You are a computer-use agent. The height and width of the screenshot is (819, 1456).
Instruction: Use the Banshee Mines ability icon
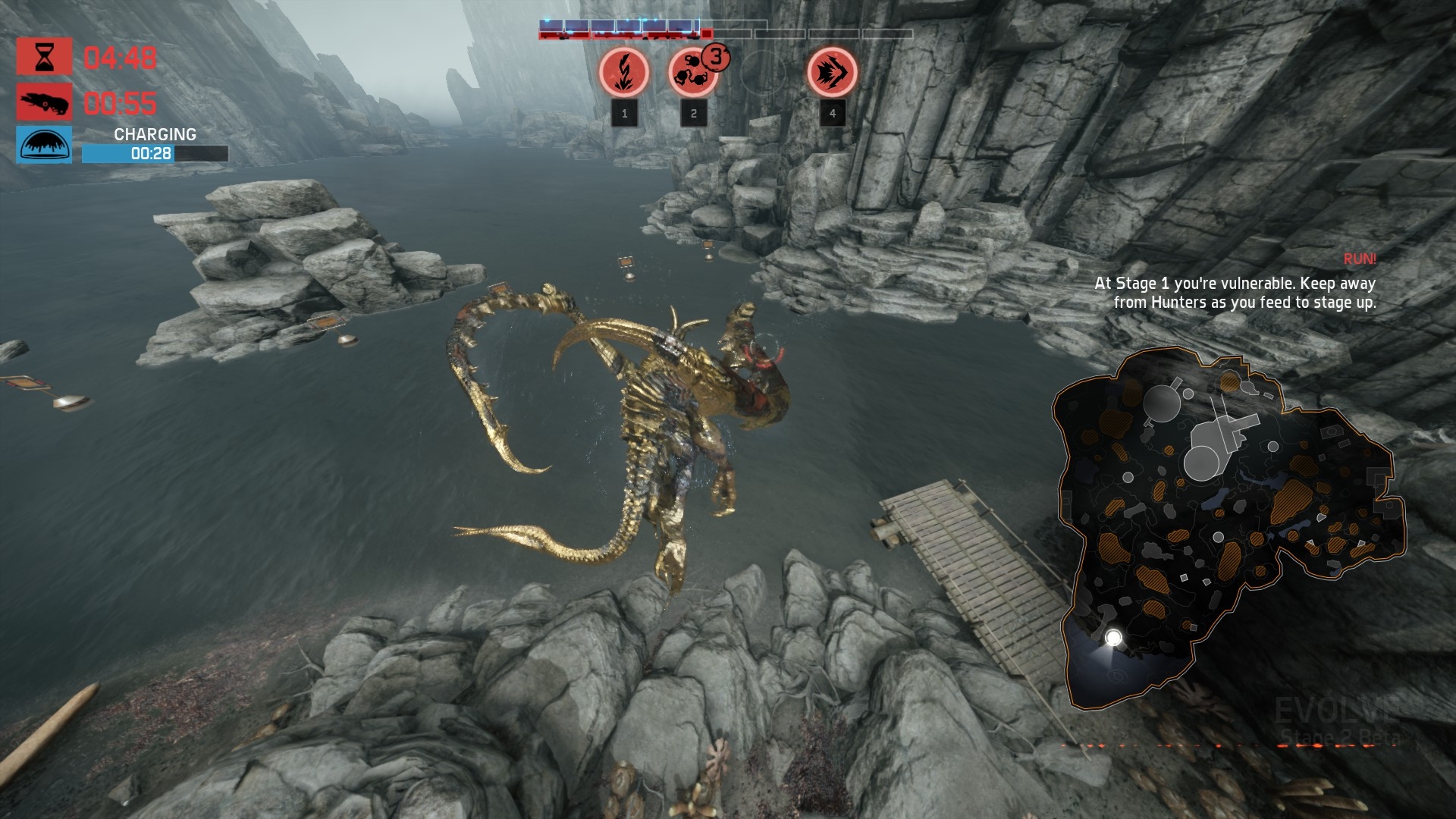pos(692,73)
